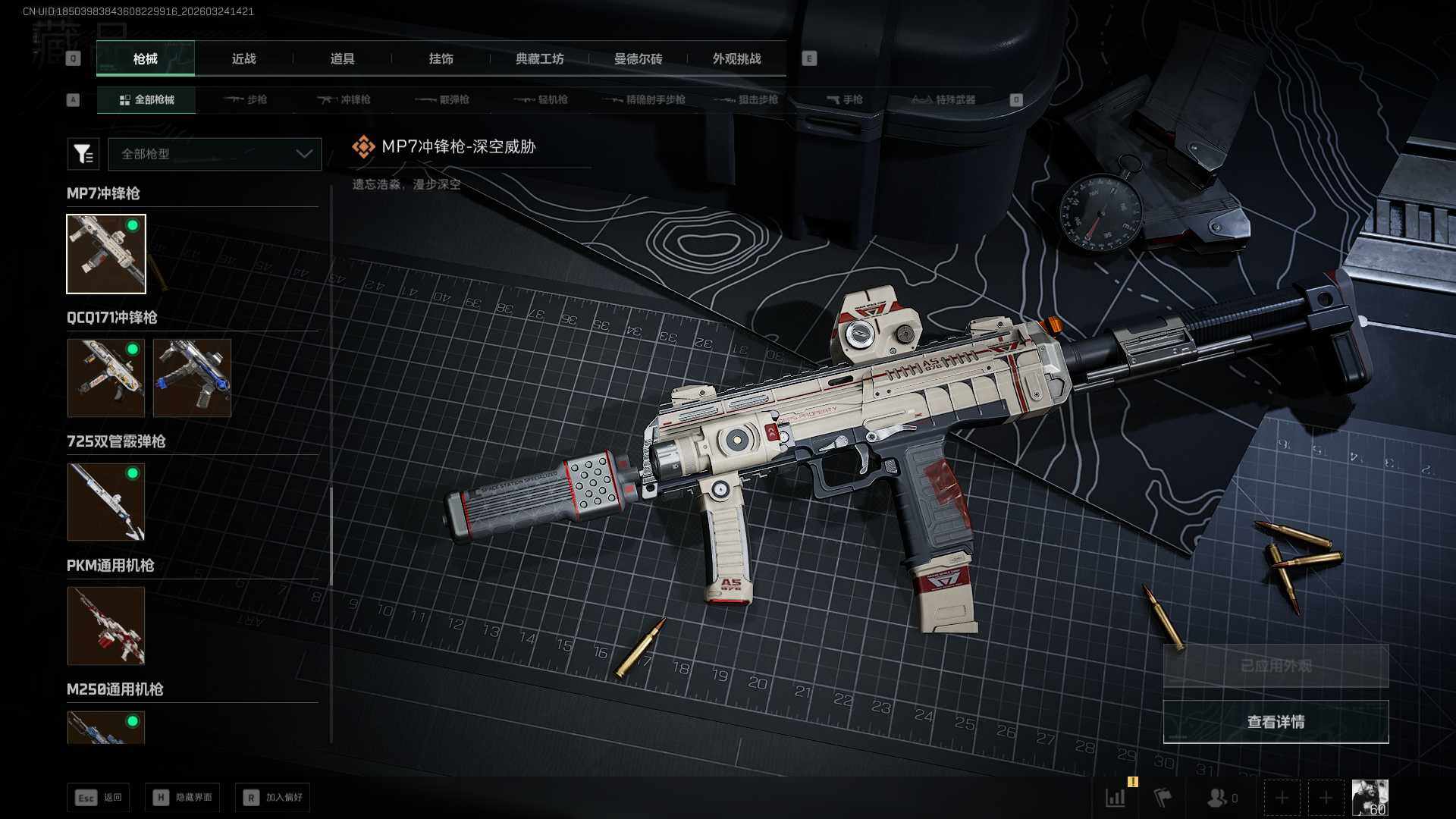The image size is (1456, 819).
Task: Switch to the 近战 melee tab
Action: 243,59
